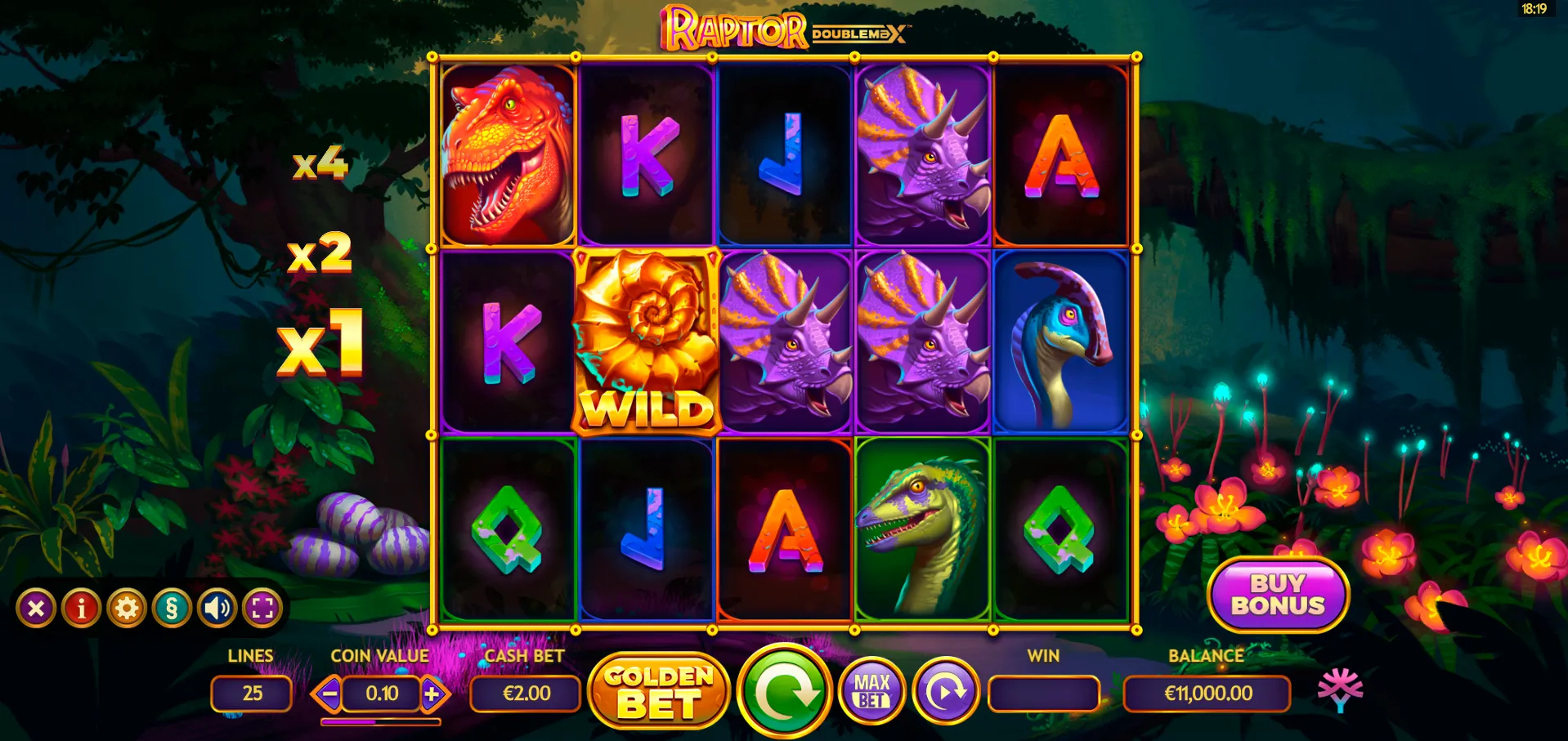Open the game information page
Screen dimensions: 1568x741
[82, 608]
